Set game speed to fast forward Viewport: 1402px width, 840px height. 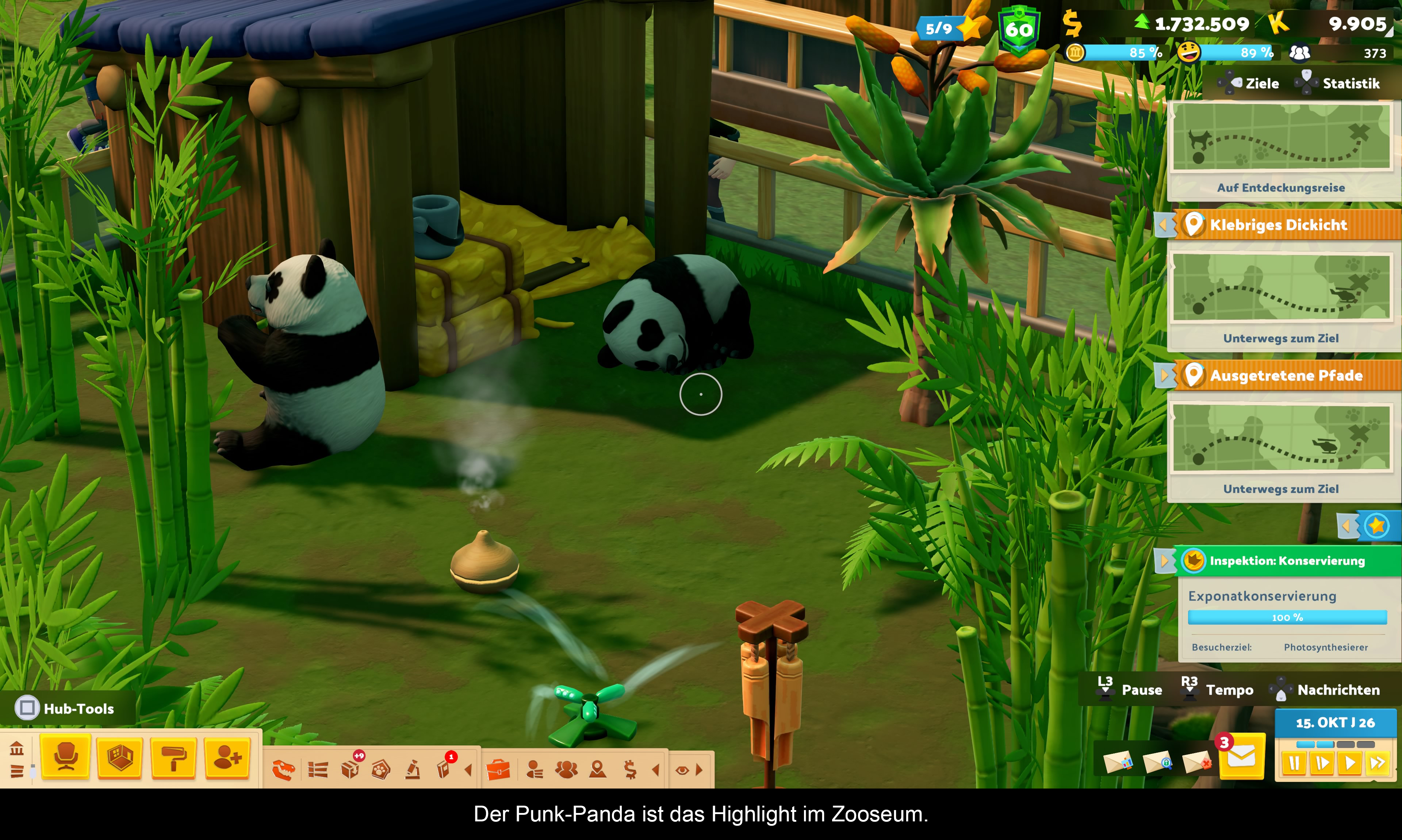(1378, 763)
